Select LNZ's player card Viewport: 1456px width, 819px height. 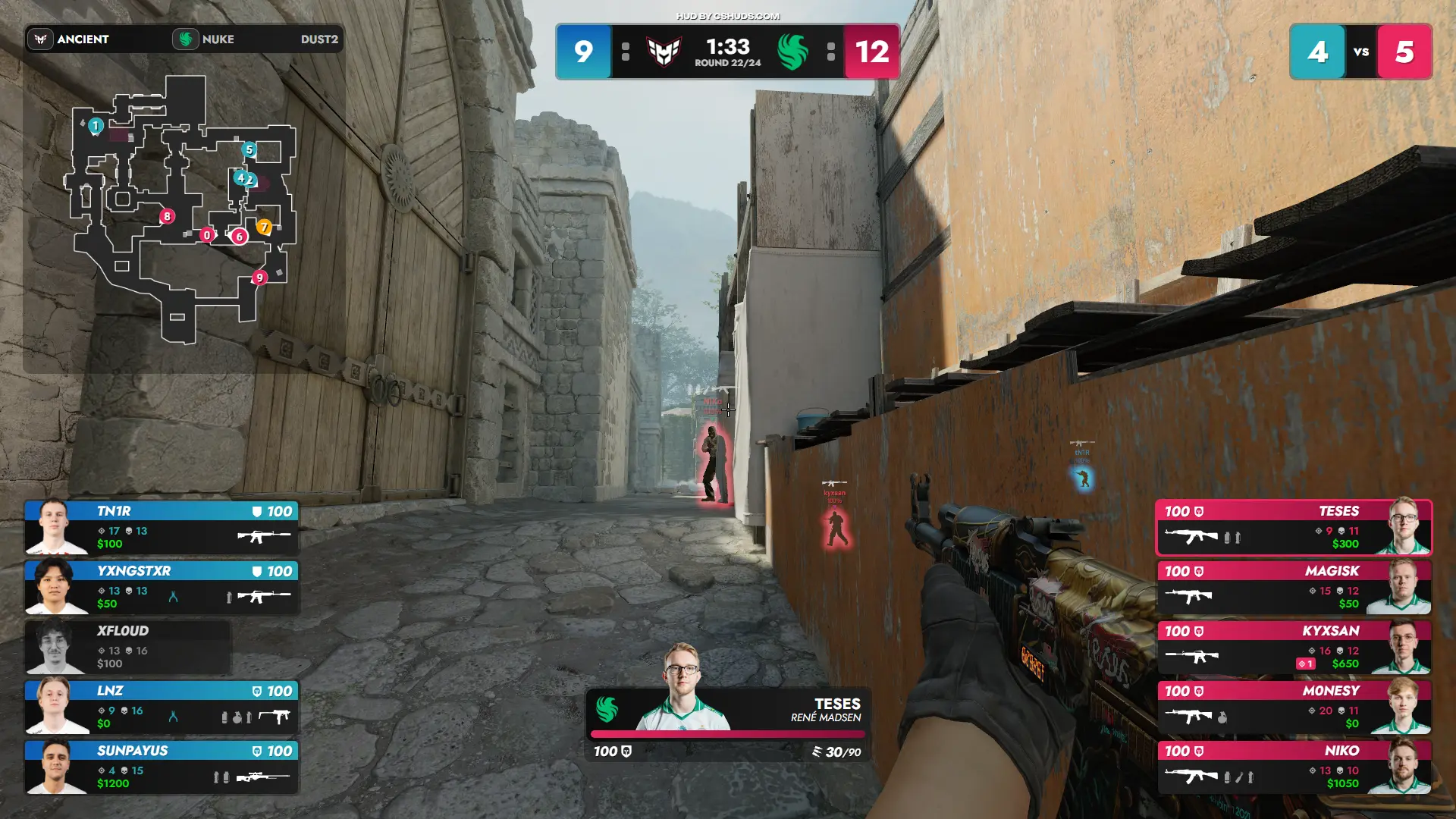(162, 707)
